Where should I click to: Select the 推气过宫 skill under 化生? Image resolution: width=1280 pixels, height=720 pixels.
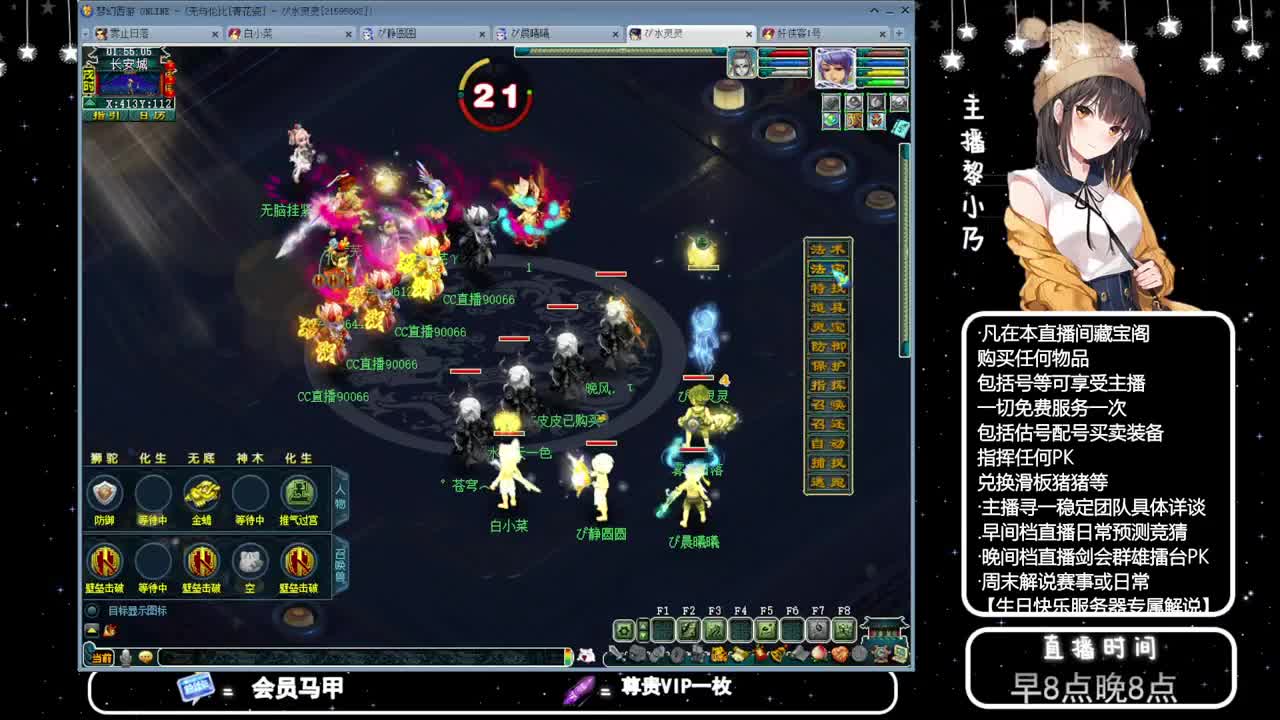tap(297, 492)
